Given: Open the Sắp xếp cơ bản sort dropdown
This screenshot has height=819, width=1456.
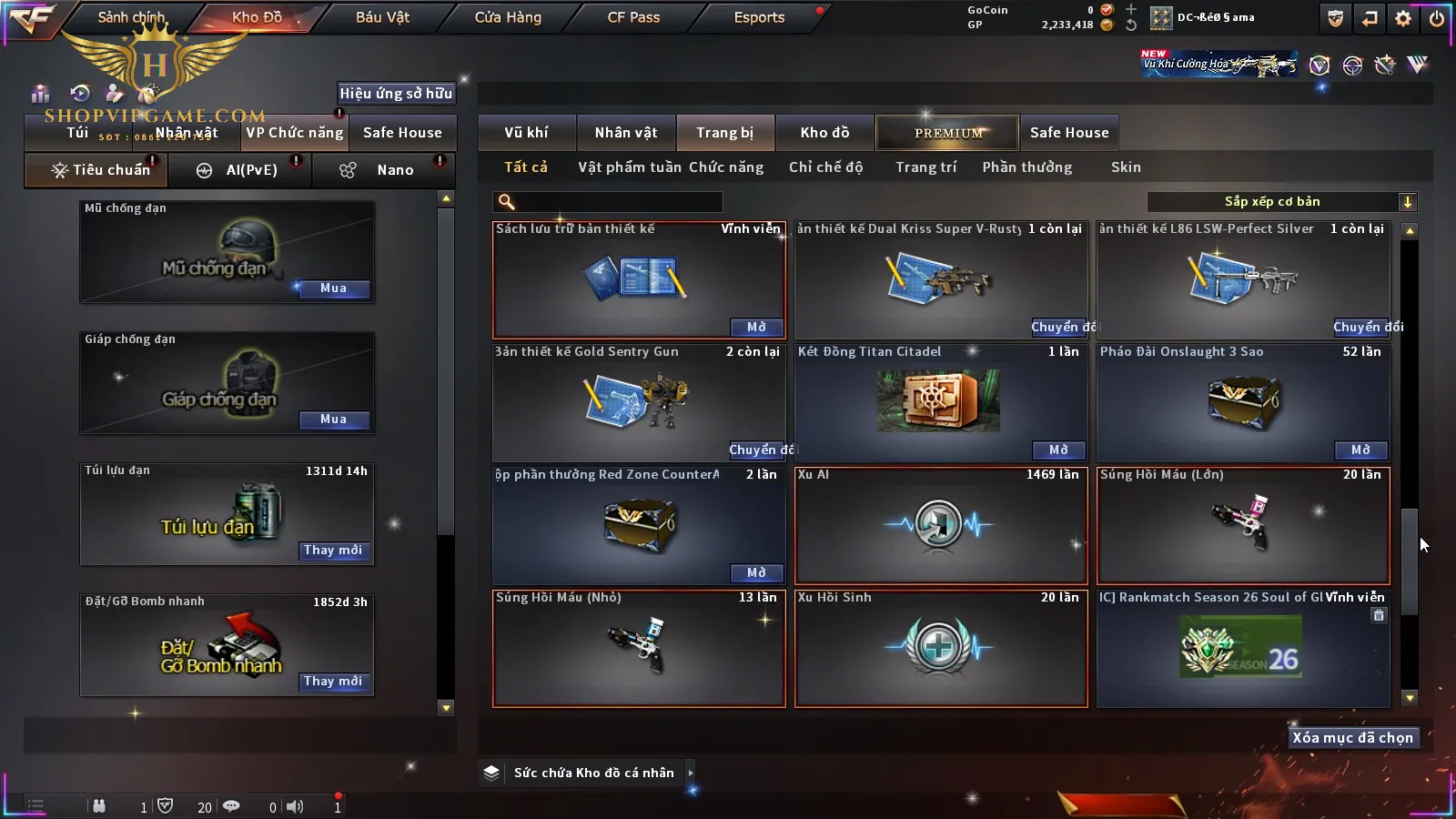Looking at the screenshot, I should [x=1281, y=202].
